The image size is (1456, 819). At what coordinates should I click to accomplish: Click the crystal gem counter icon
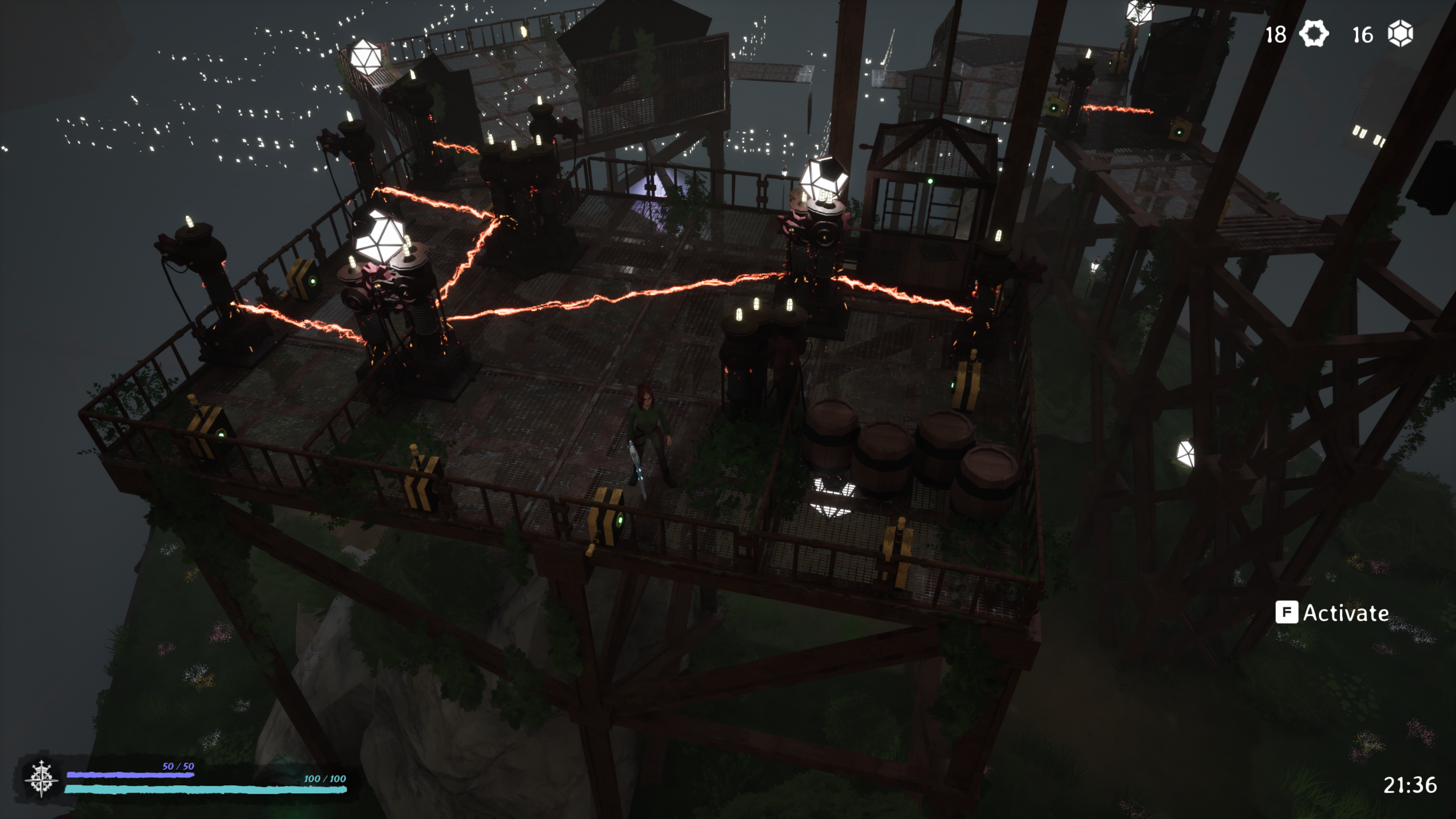(1400, 34)
